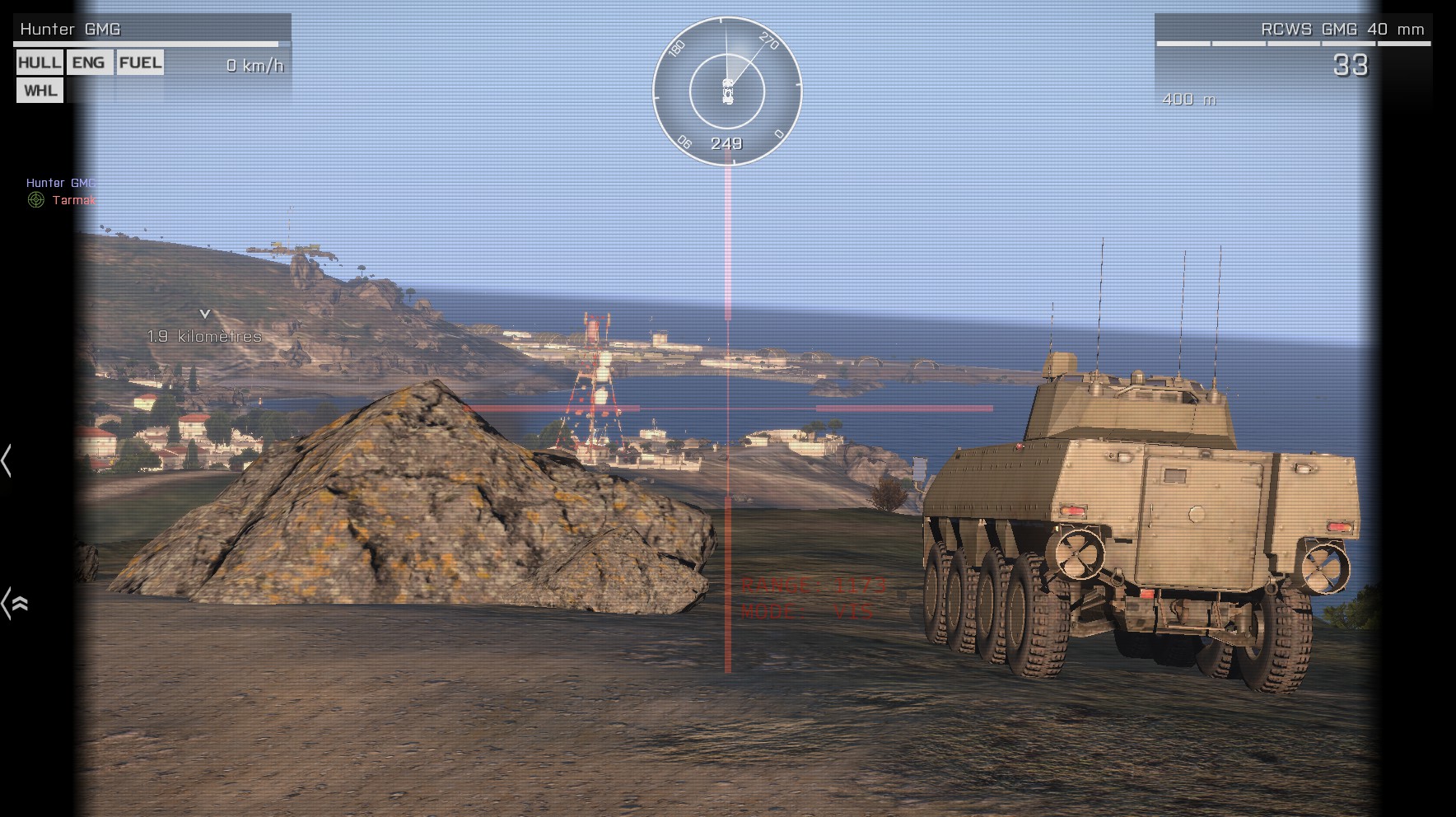This screenshot has width=1456, height=817.
Task: Select the ENG engine status indicator
Action: (x=89, y=63)
